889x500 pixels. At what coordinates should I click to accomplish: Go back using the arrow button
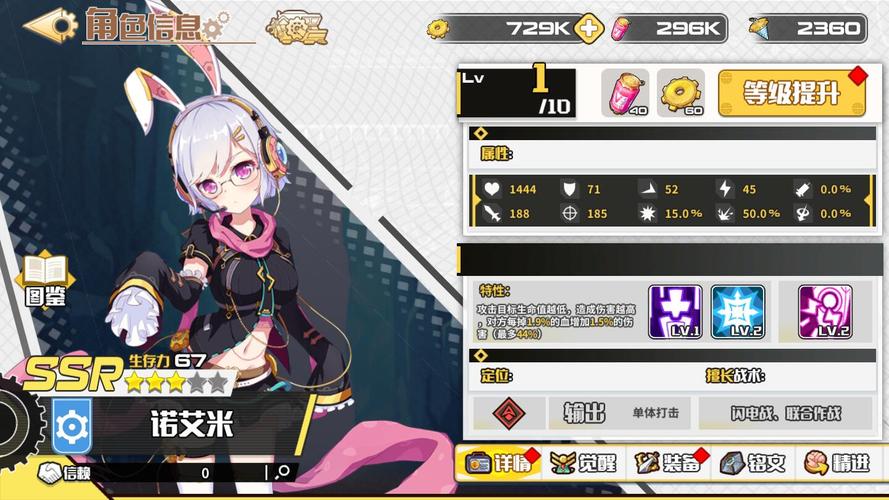[49, 24]
